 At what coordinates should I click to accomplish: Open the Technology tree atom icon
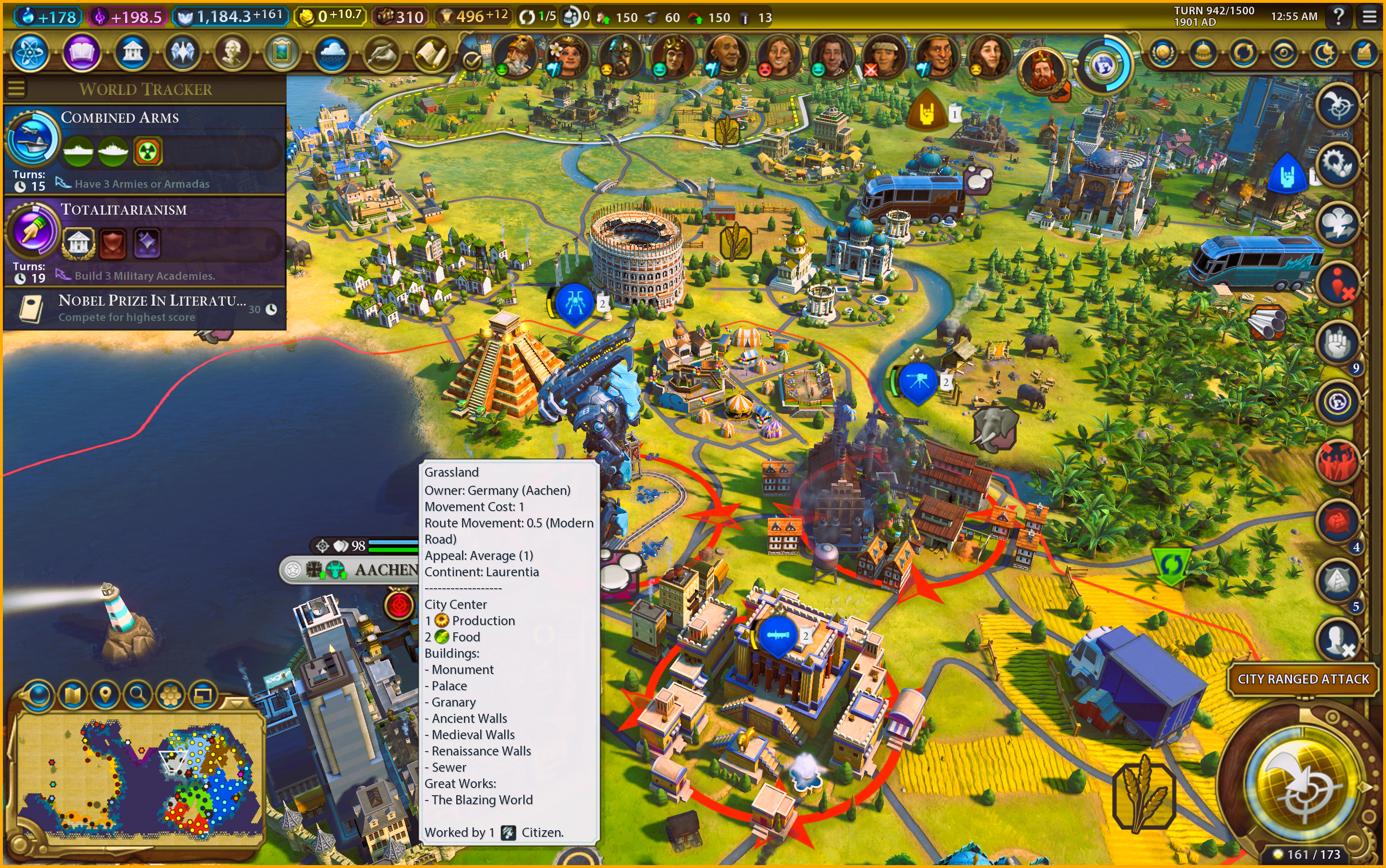coord(29,53)
